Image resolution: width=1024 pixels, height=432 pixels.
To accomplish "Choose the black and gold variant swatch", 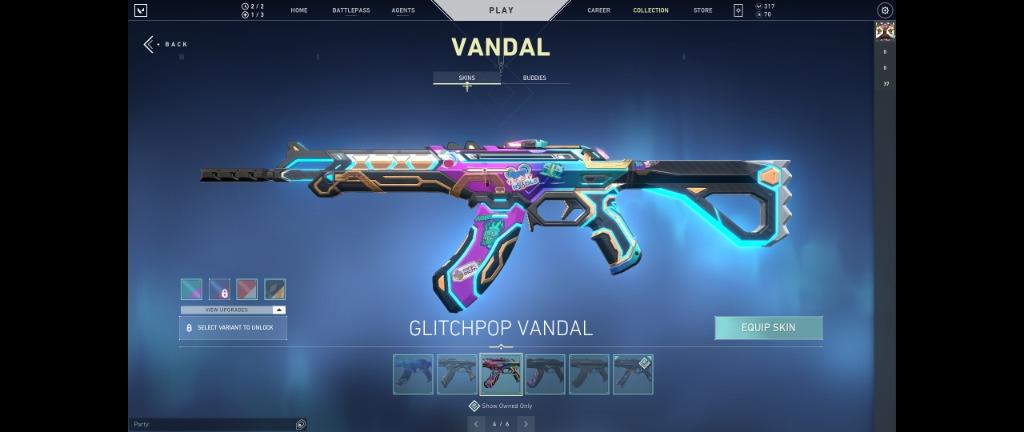I will 275,289.
